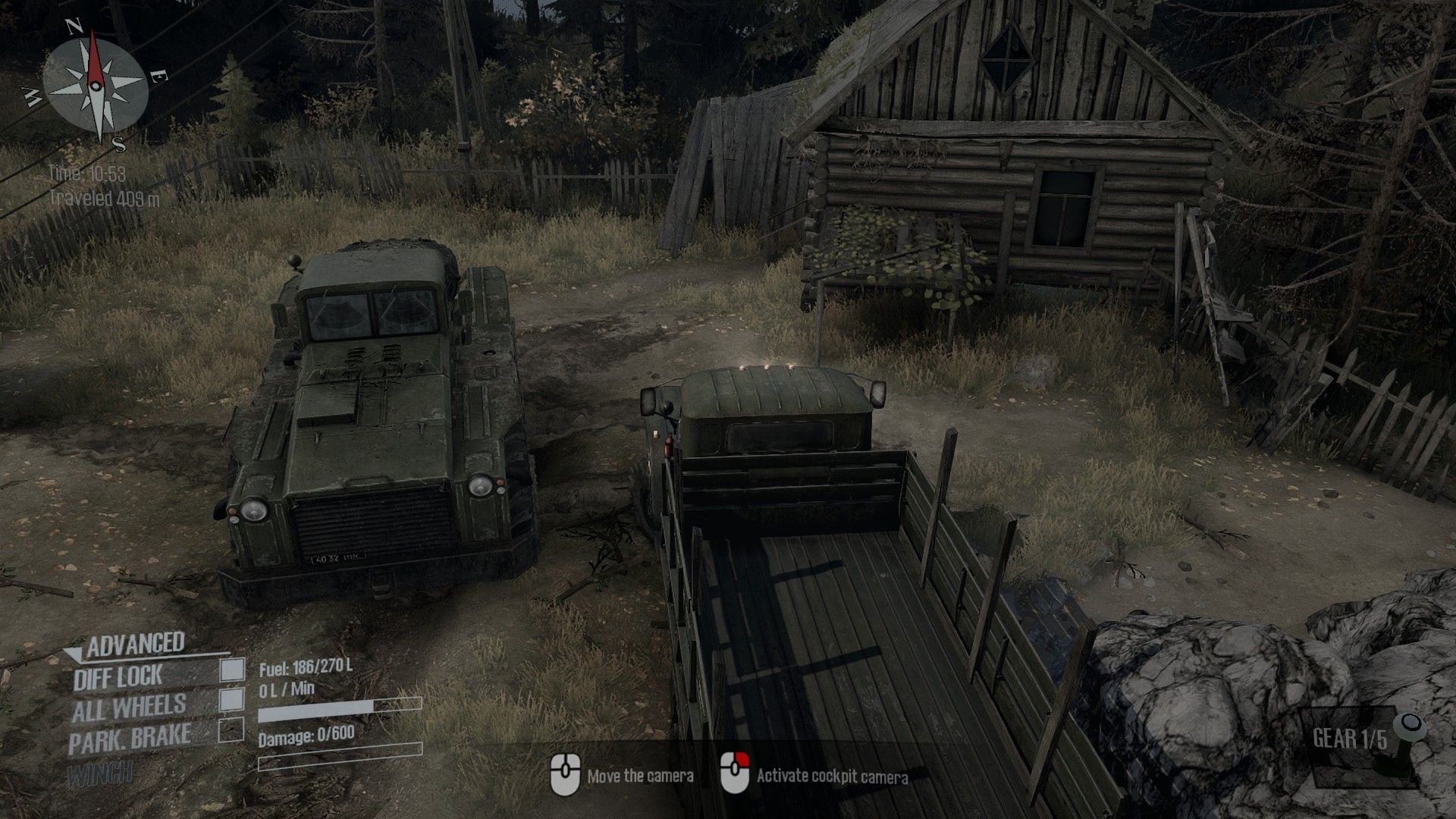Click the gear shifter knob
This screenshot has height=819, width=1456.
click(1410, 723)
